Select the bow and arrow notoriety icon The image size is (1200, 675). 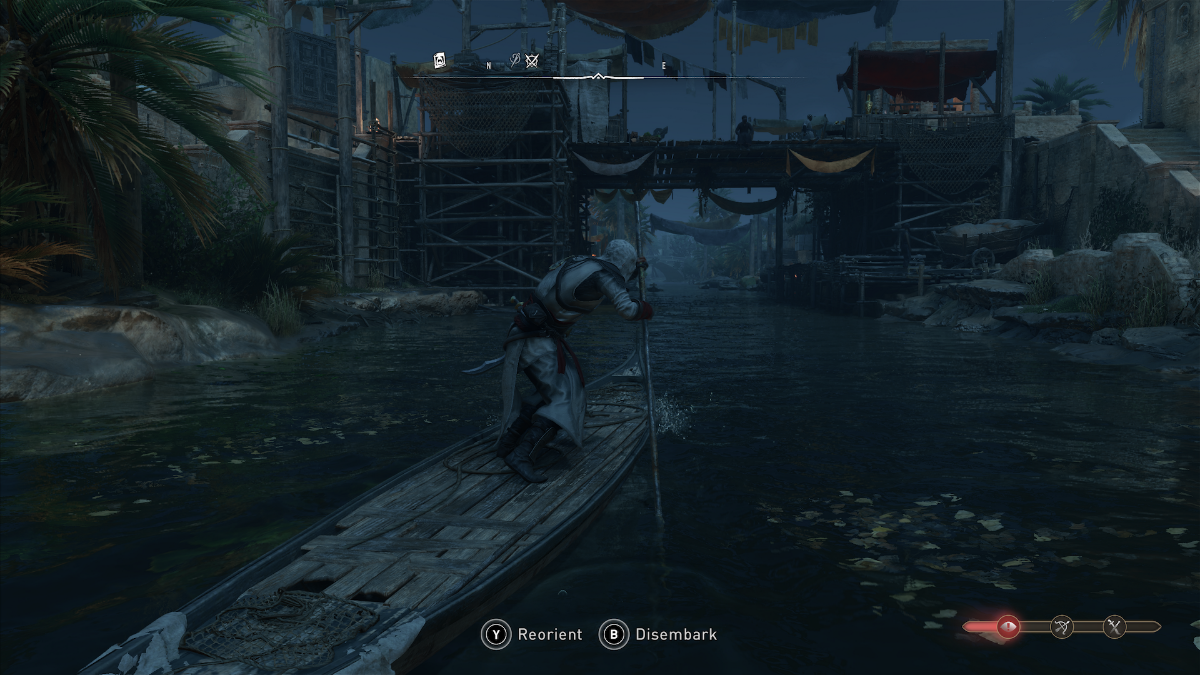(1062, 628)
